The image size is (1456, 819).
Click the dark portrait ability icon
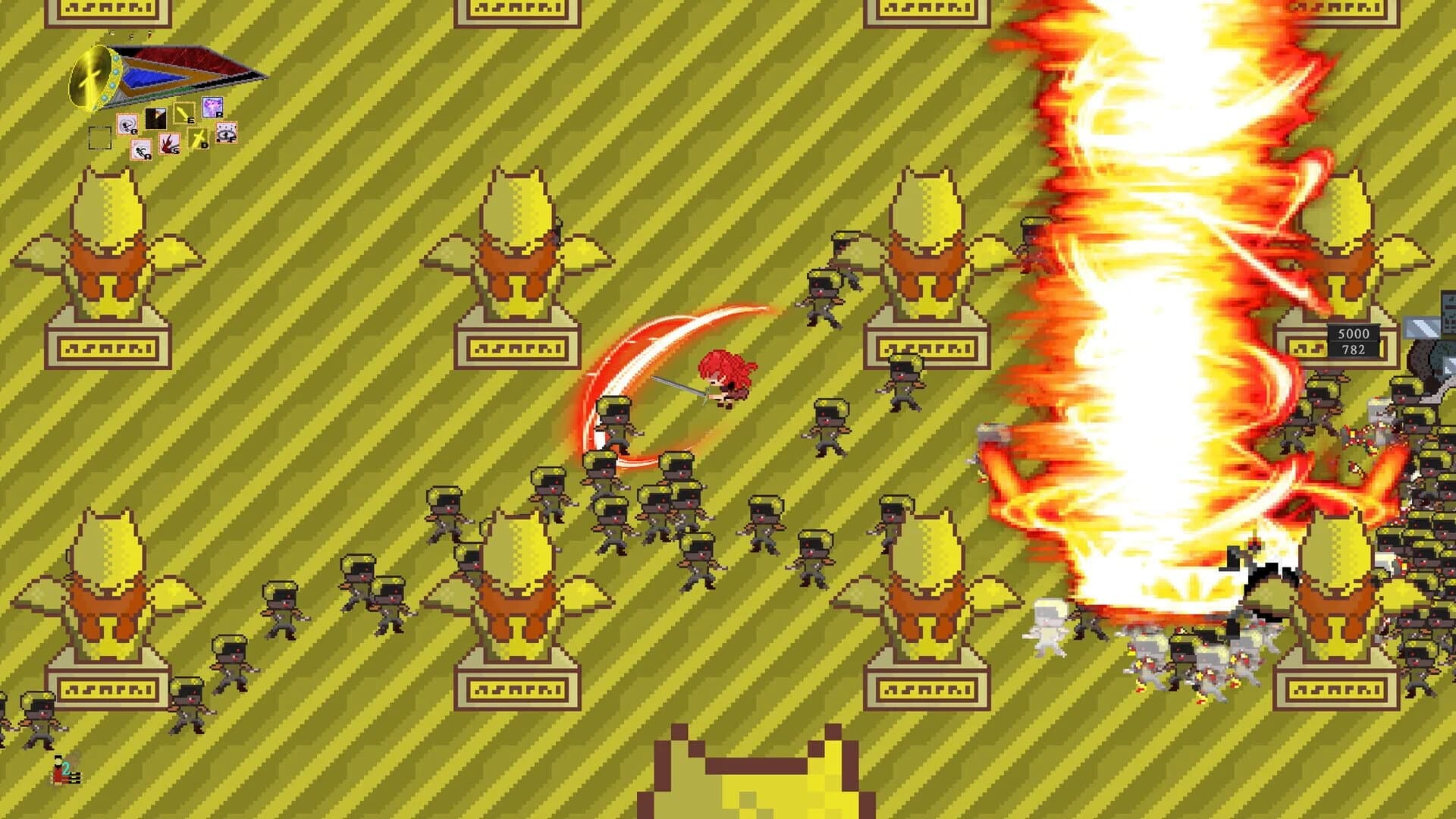pos(155,118)
